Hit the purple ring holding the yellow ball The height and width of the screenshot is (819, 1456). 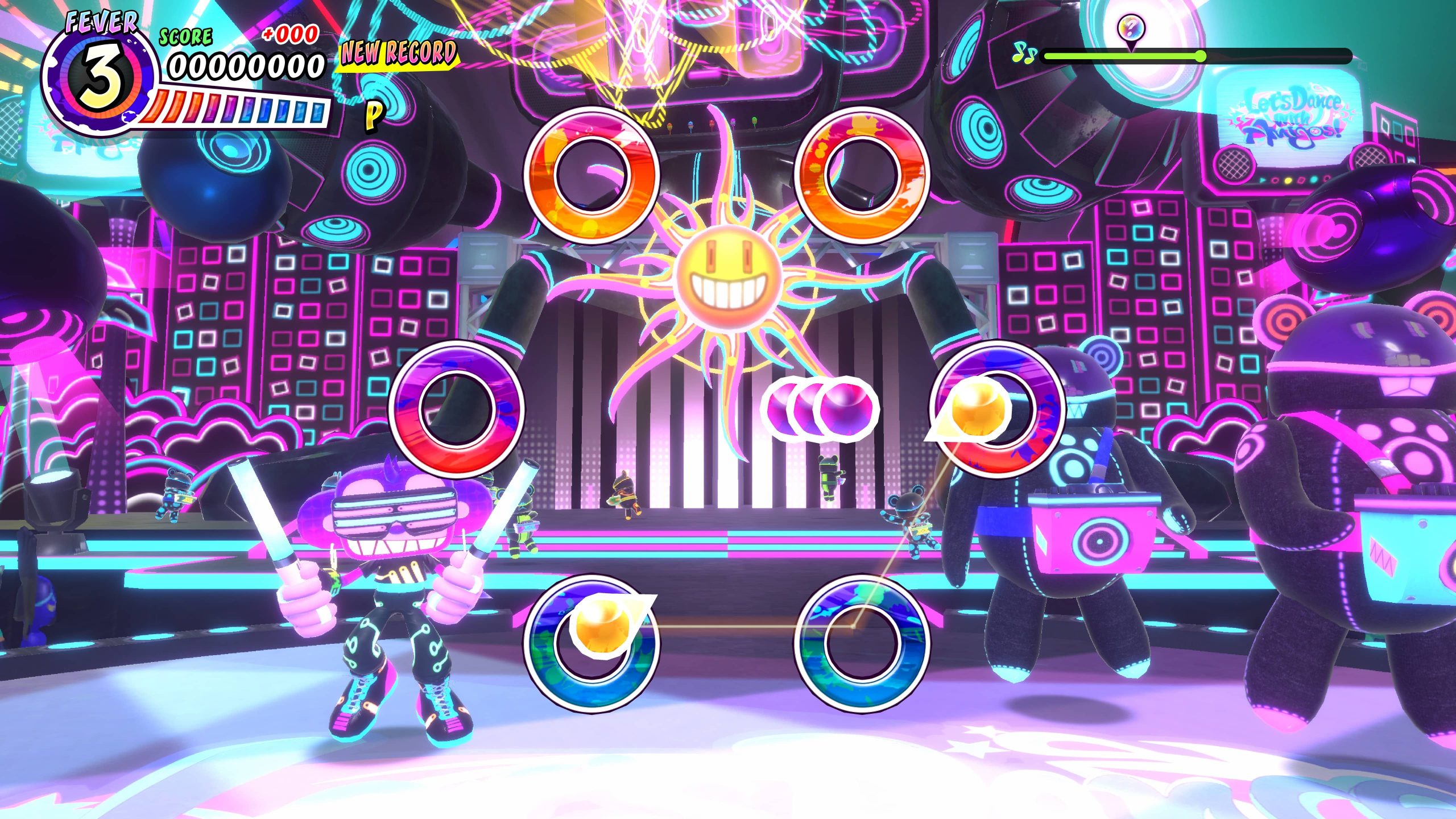click(996, 409)
